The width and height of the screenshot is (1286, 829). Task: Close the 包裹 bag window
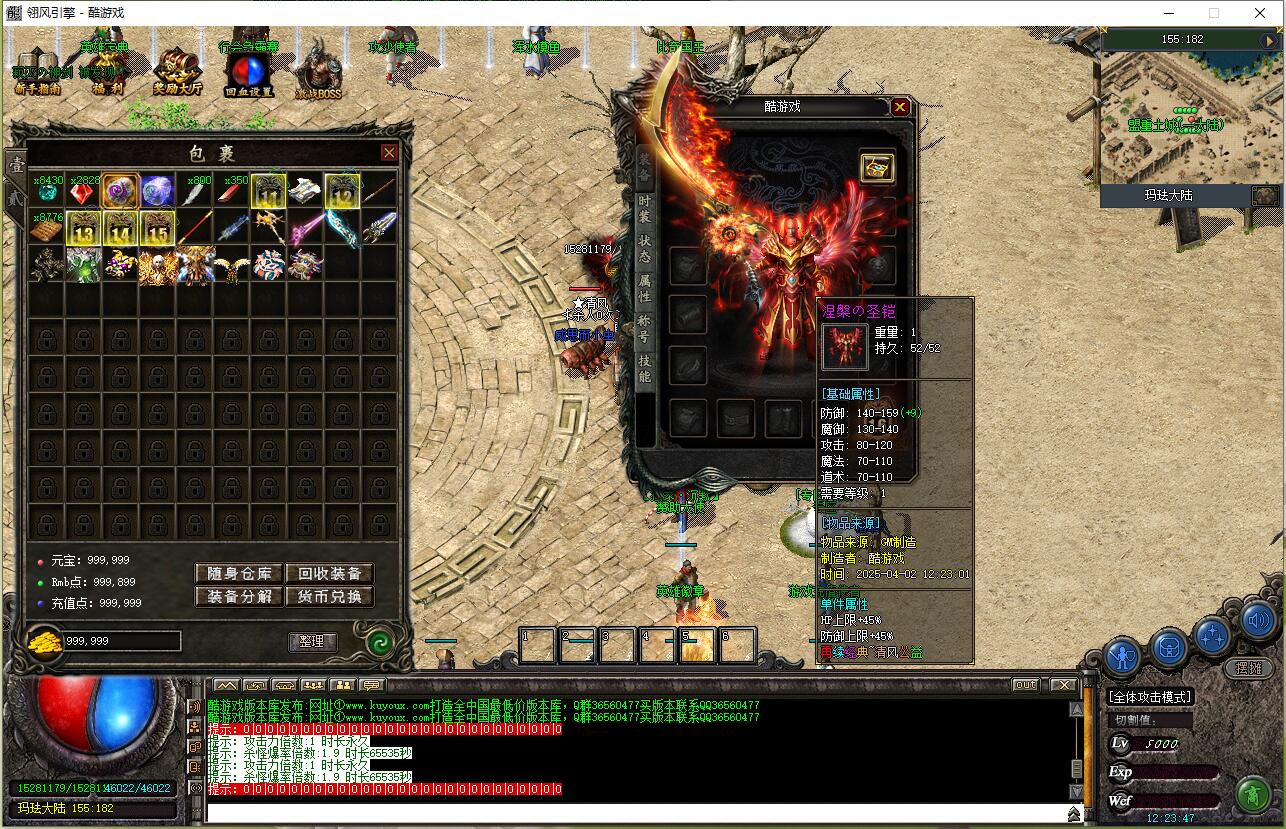[x=389, y=153]
